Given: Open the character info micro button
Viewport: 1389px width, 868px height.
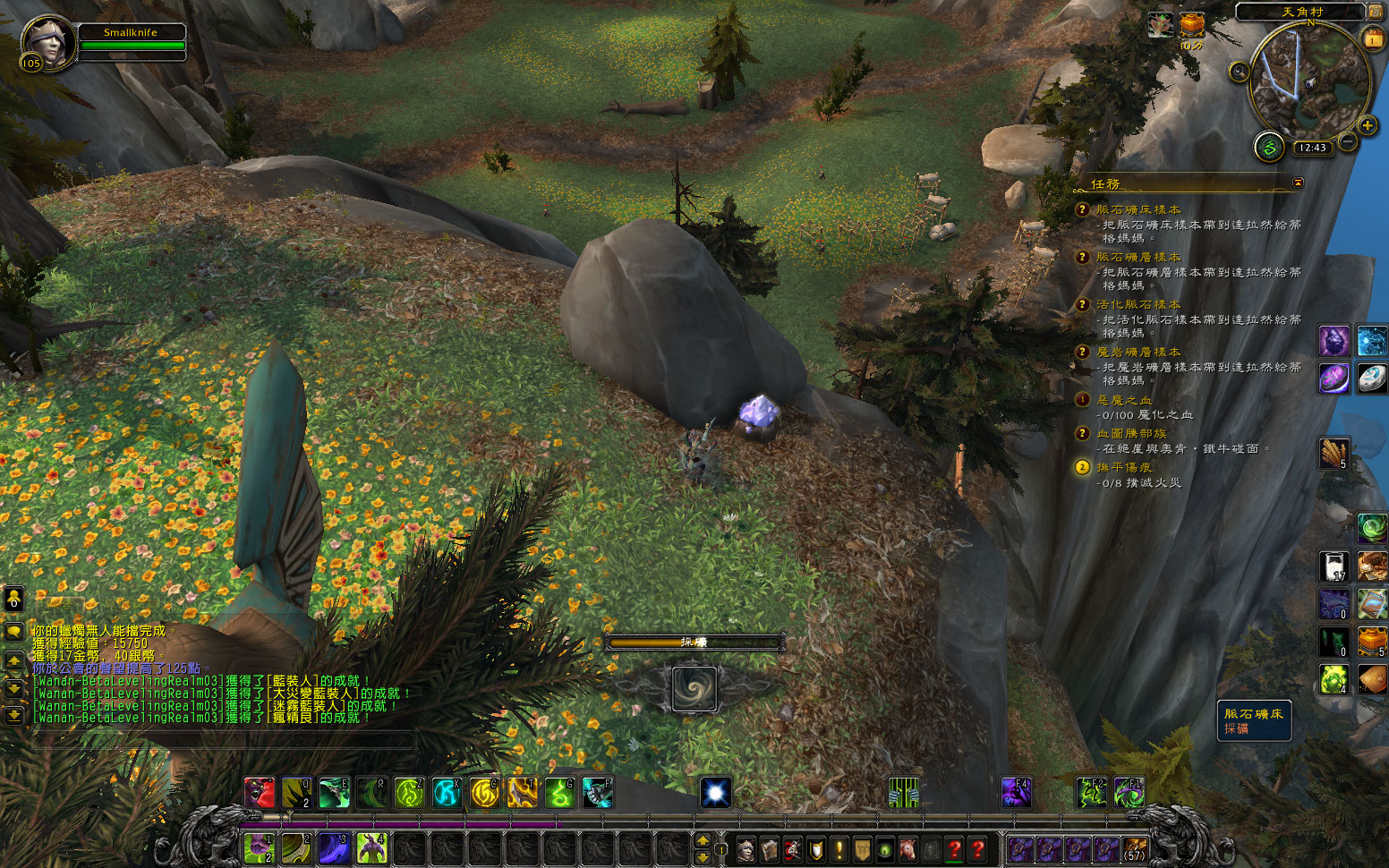Looking at the screenshot, I should 746,849.
